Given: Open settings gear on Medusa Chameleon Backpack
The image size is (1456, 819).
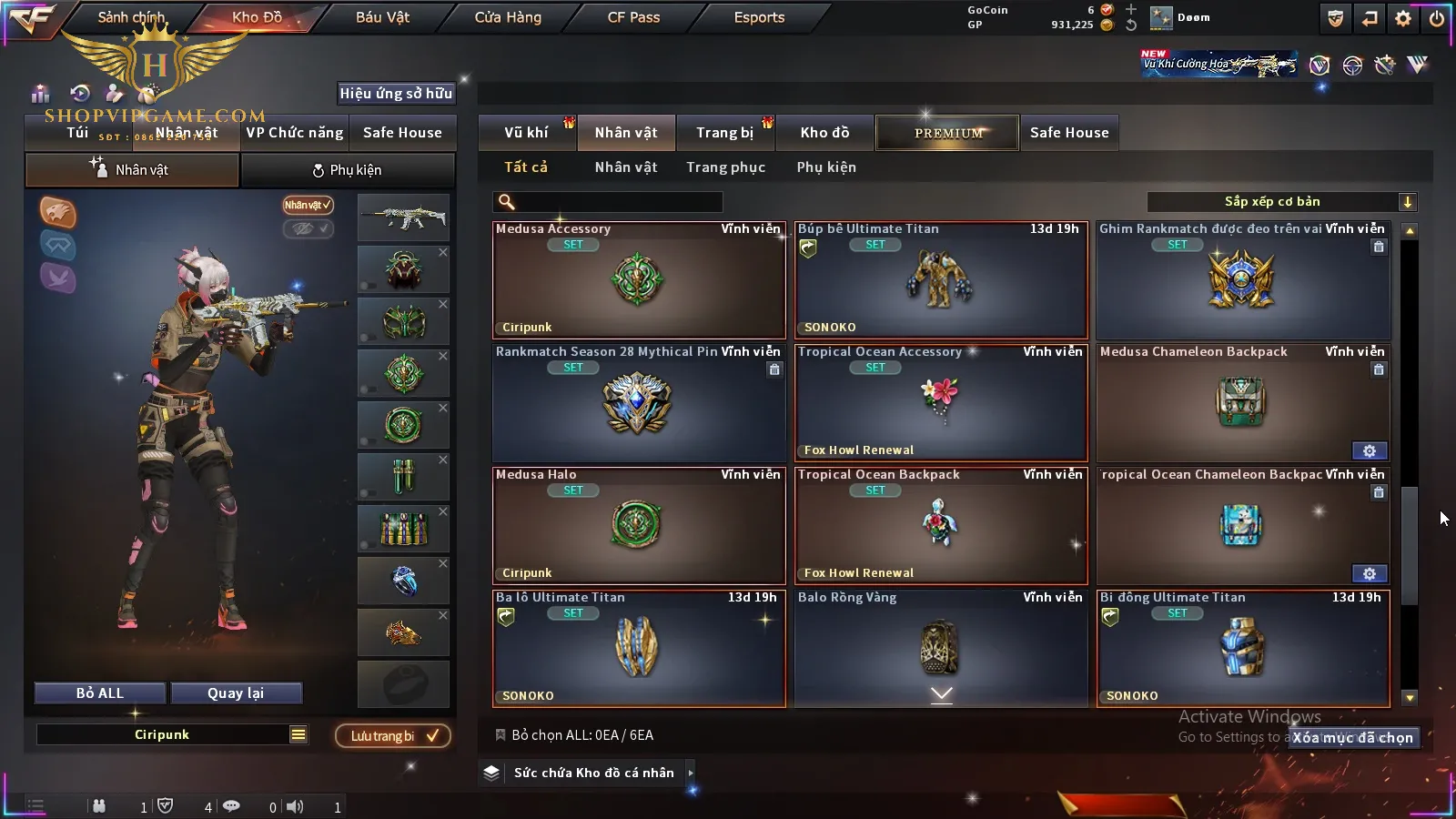Looking at the screenshot, I should coord(1369,451).
